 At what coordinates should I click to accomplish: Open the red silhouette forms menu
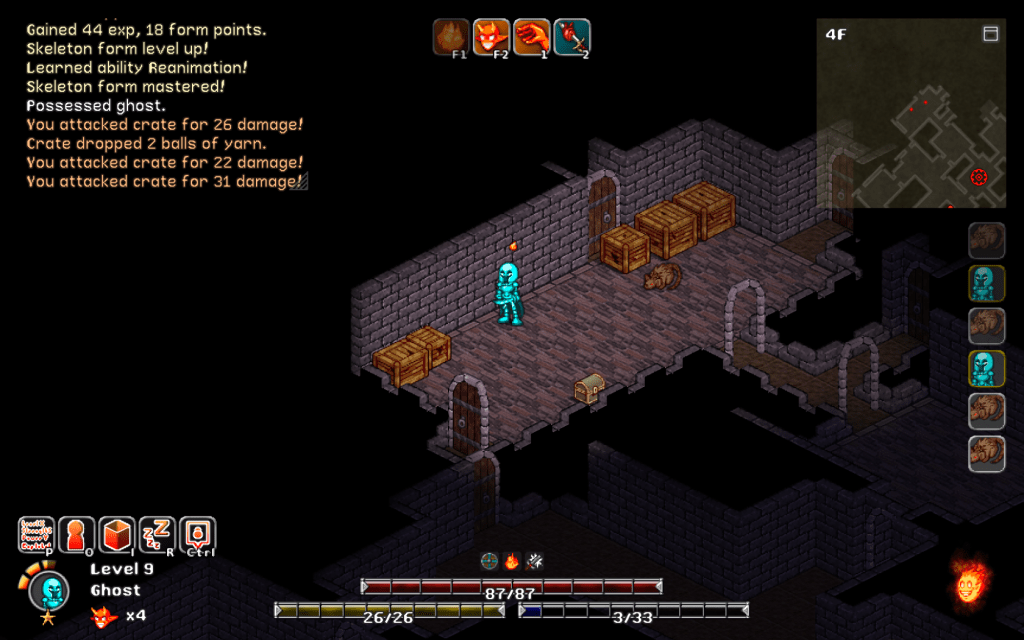(x=77, y=535)
